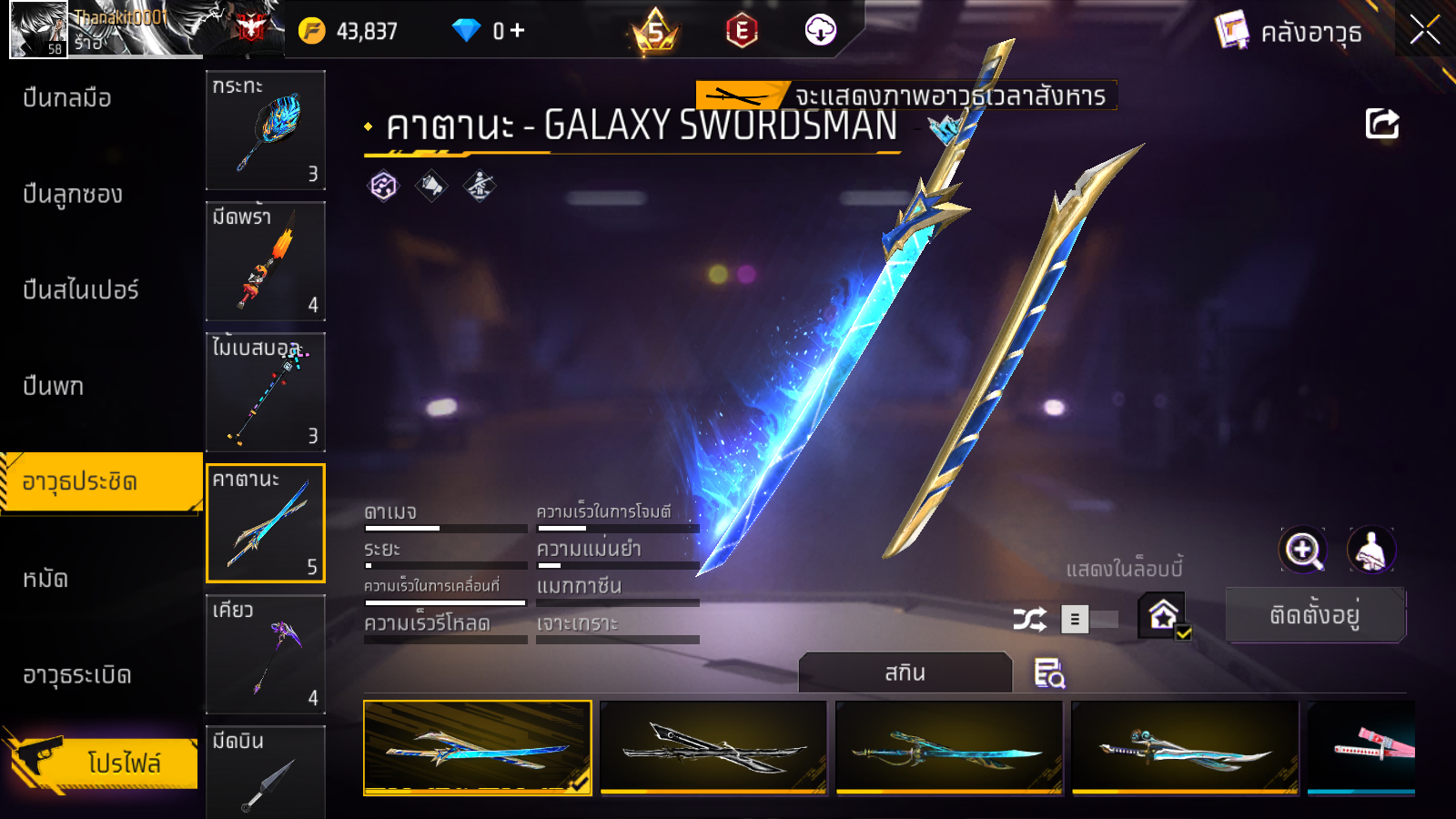
Task: Preview skin on character model icon
Action: [1370, 550]
